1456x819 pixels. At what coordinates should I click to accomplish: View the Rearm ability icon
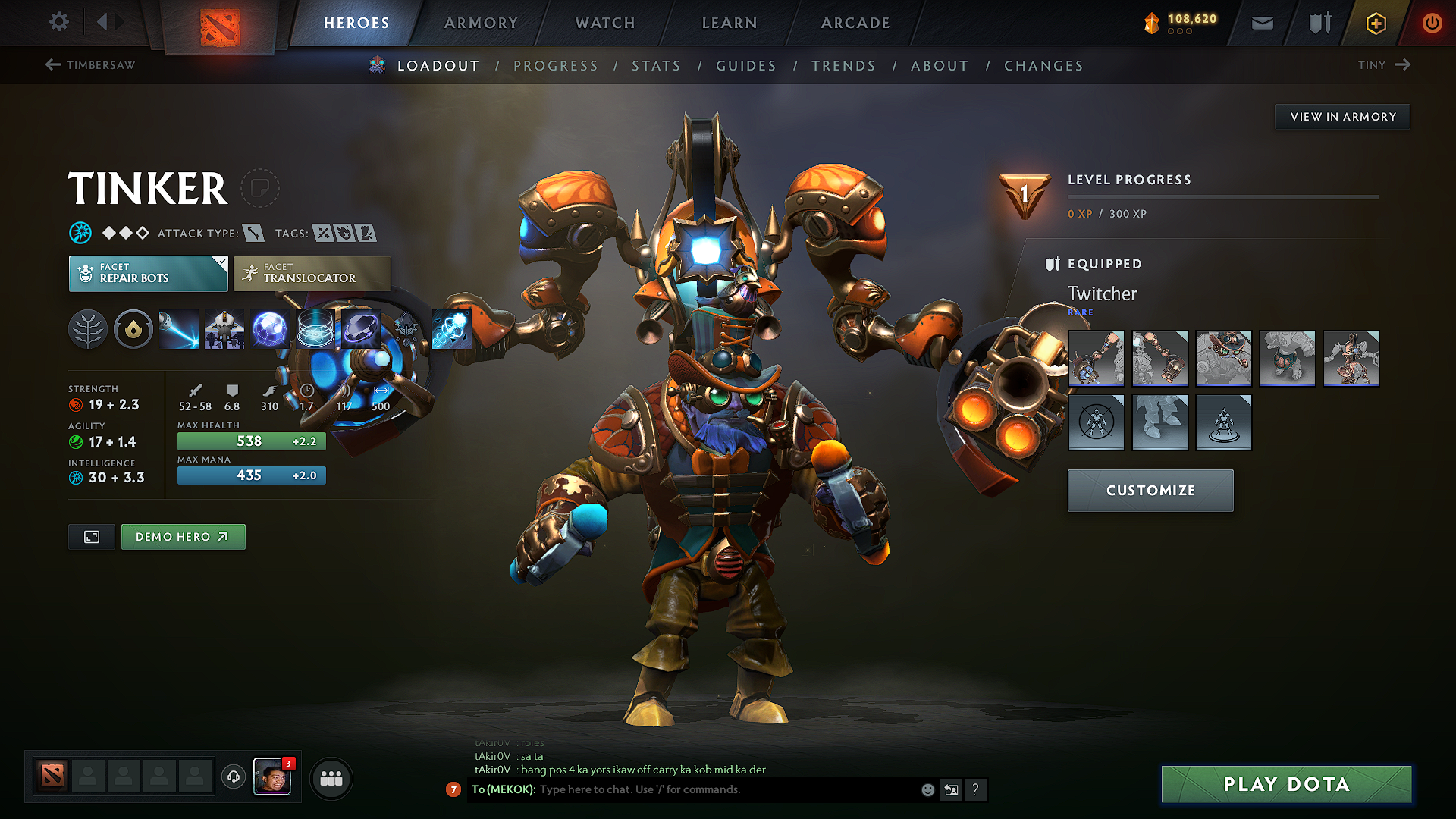coord(452,329)
